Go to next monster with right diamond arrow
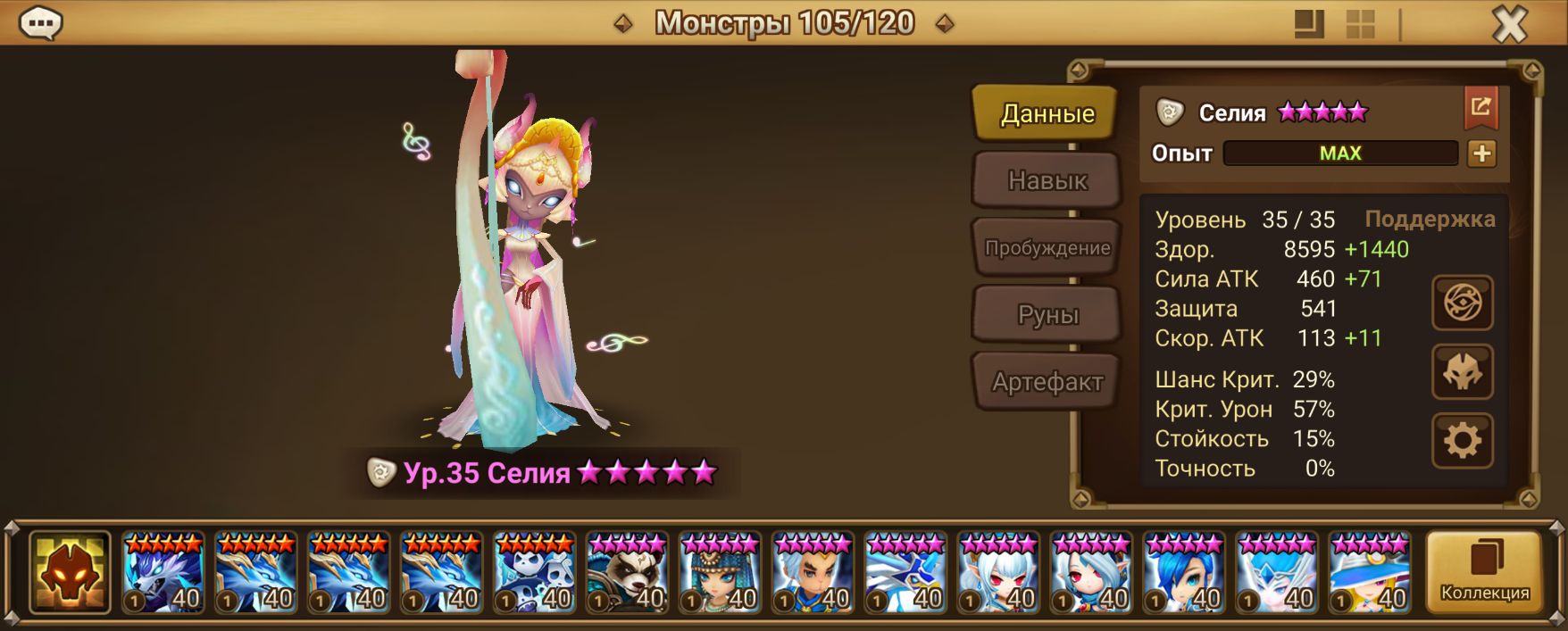 pyautogui.click(x=944, y=24)
